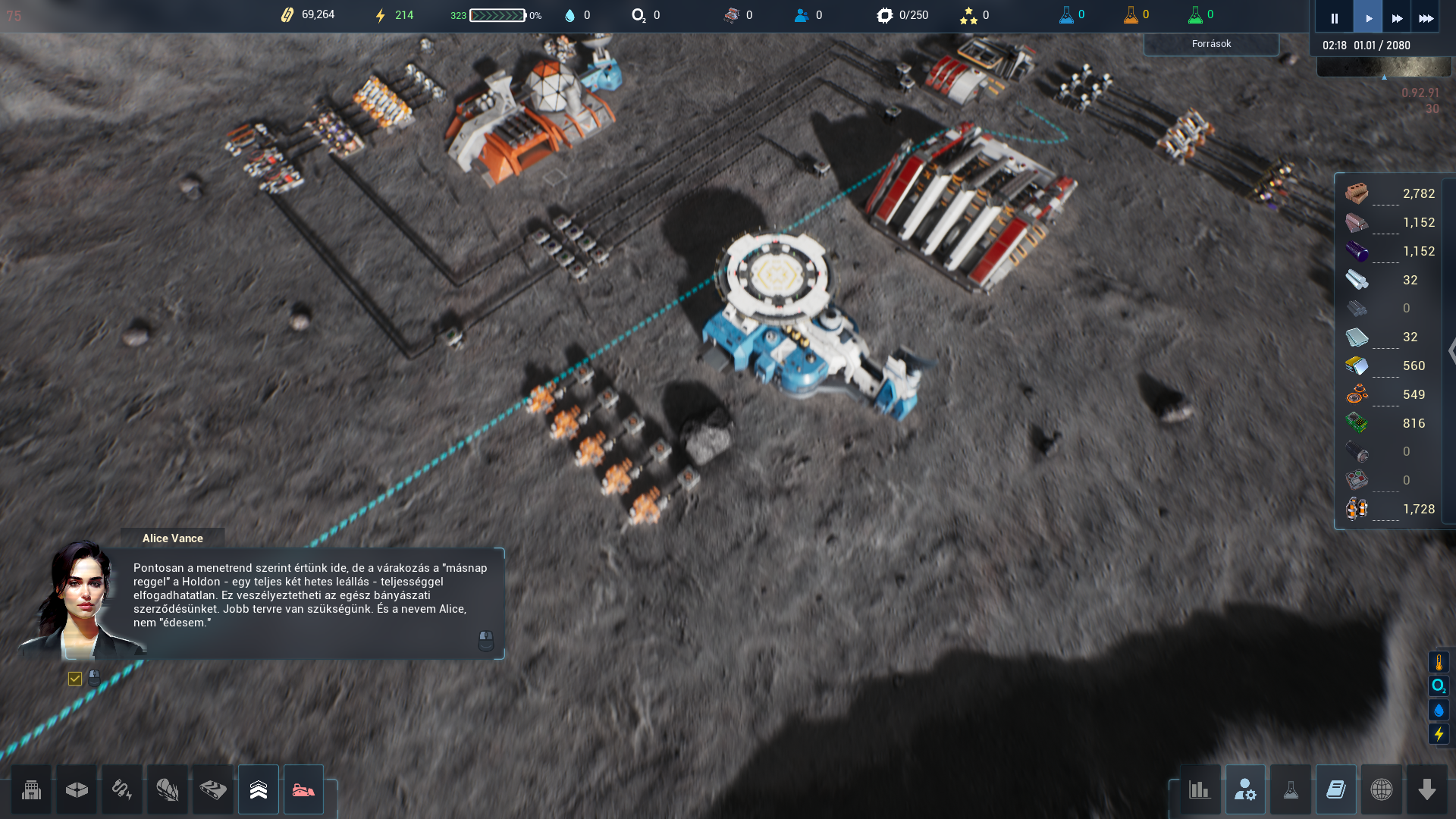The width and height of the screenshot is (1456, 819).
Task: Open the colonist management panel
Action: [1245, 789]
